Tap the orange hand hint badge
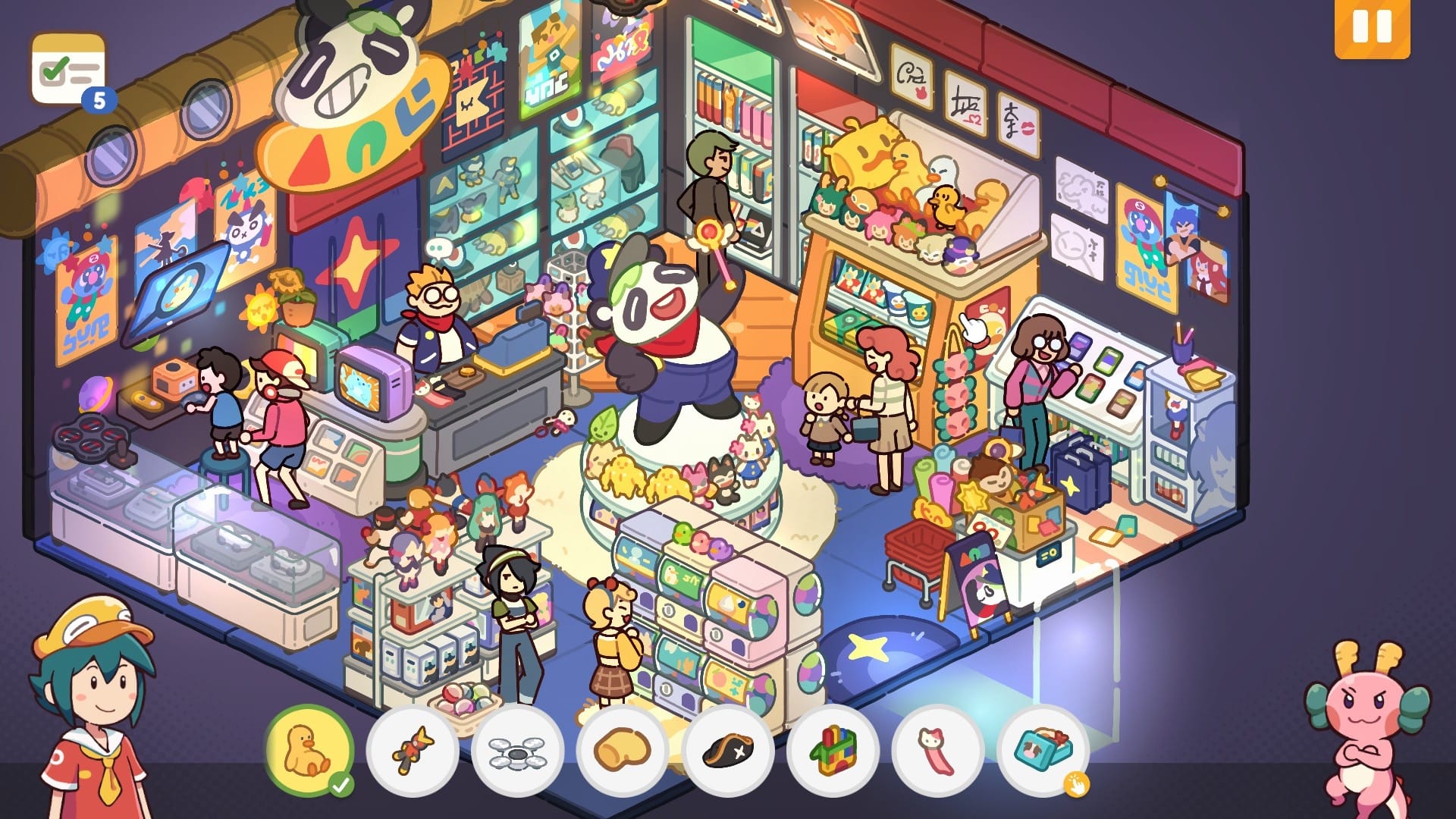The width and height of the screenshot is (1456, 819). (1076, 784)
